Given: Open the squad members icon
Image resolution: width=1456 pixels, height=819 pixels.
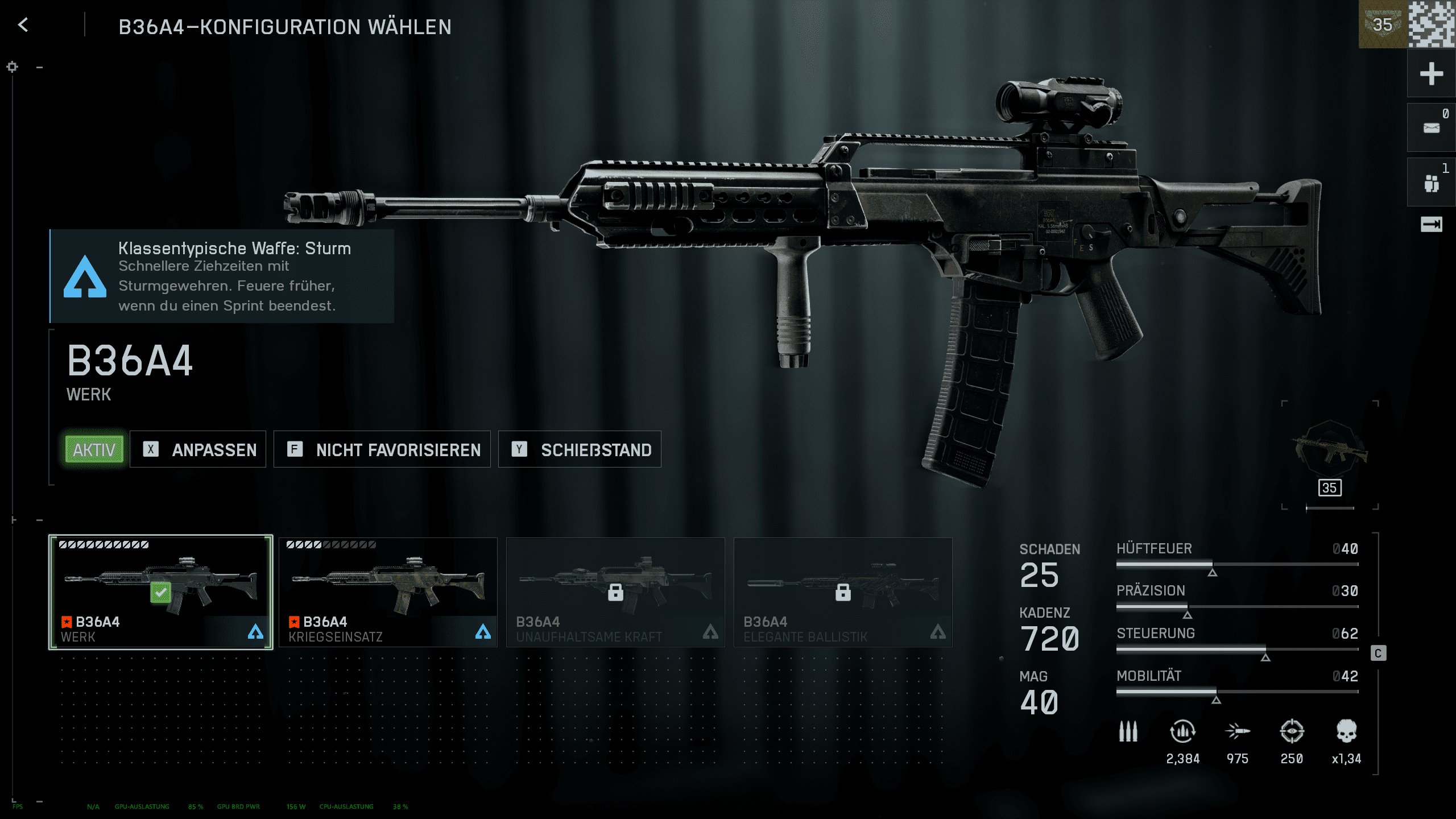Looking at the screenshot, I should (1431, 183).
